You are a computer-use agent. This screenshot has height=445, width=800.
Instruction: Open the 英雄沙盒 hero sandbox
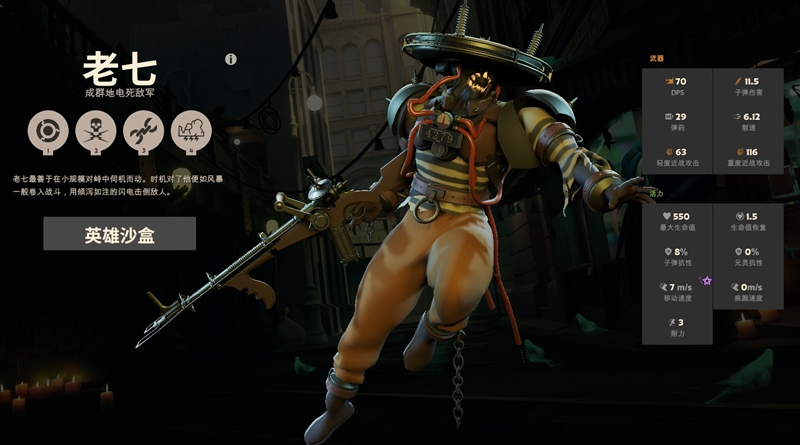click(119, 234)
